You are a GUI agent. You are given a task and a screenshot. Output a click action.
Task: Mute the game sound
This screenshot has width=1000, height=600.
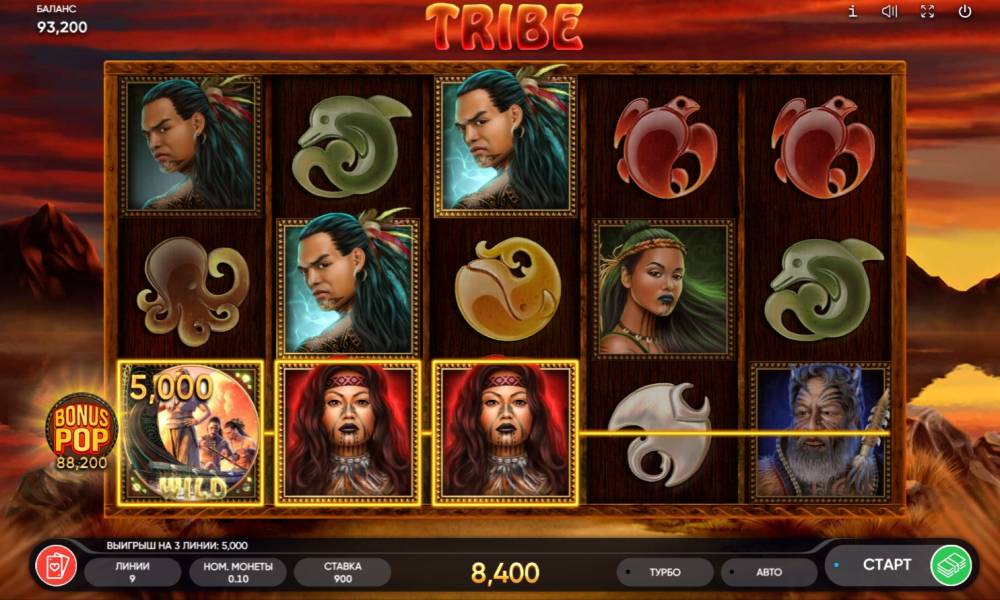889,12
